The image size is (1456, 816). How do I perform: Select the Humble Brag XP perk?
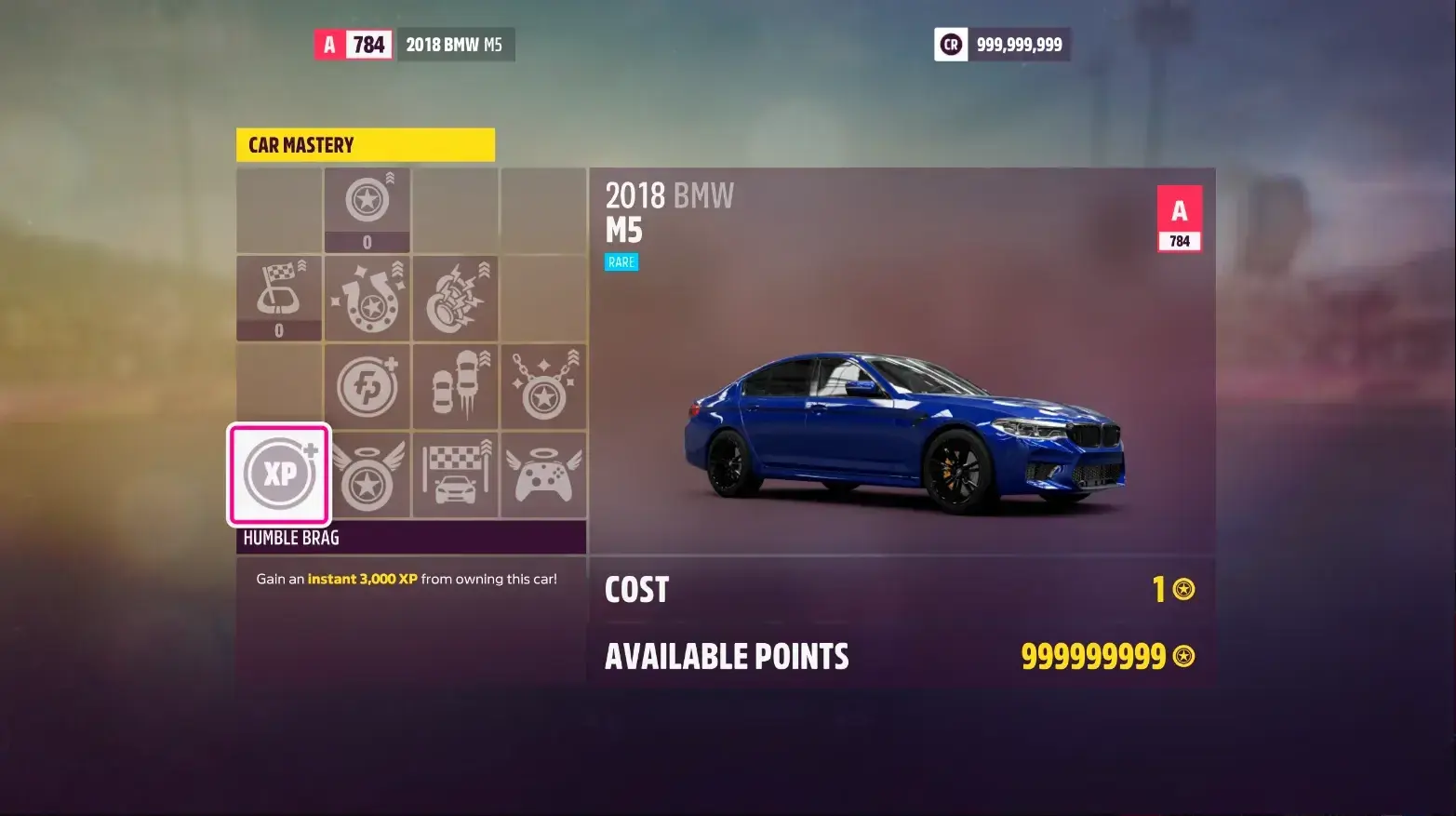[278, 475]
